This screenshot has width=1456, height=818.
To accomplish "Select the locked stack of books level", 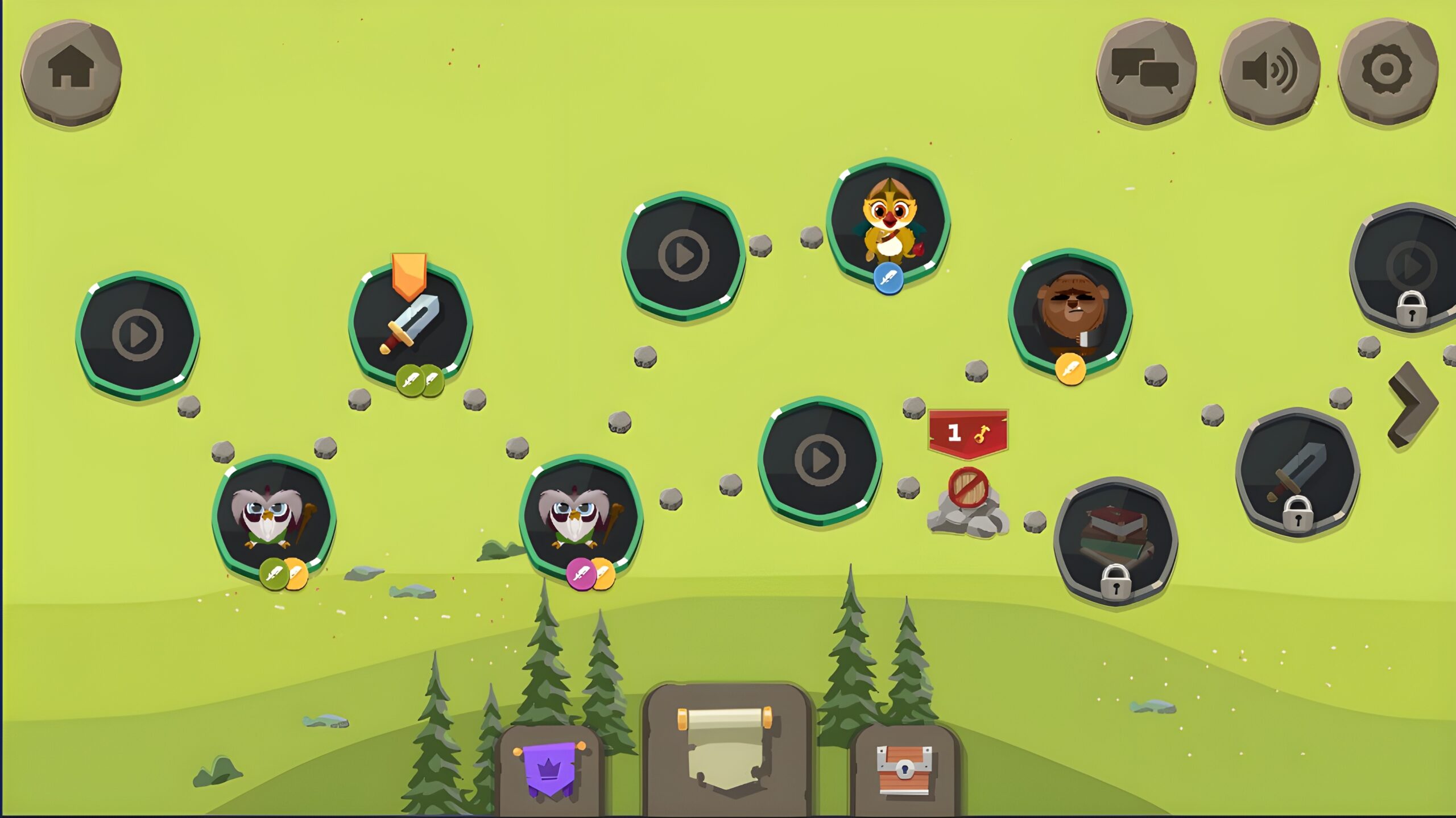I will click(x=1115, y=540).
